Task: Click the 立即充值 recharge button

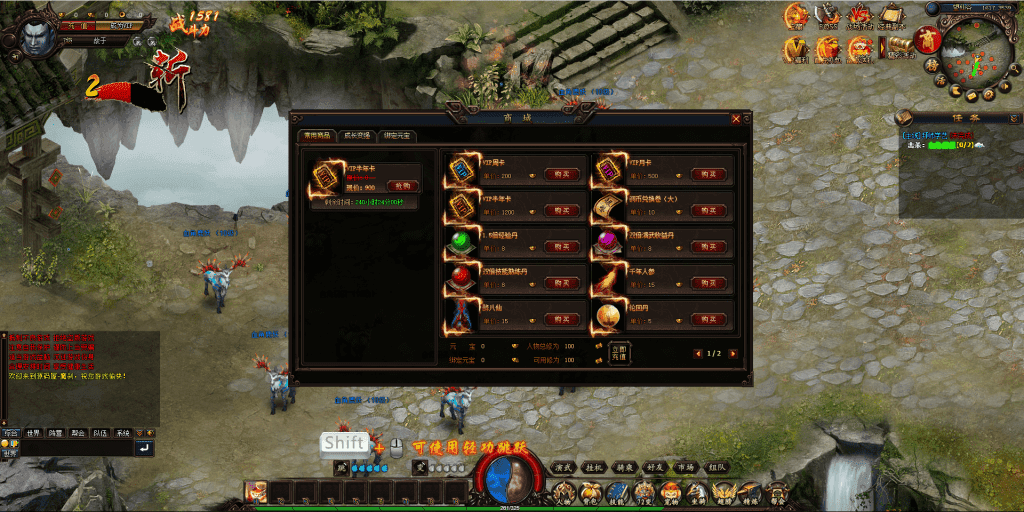Action: (x=618, y=352)
